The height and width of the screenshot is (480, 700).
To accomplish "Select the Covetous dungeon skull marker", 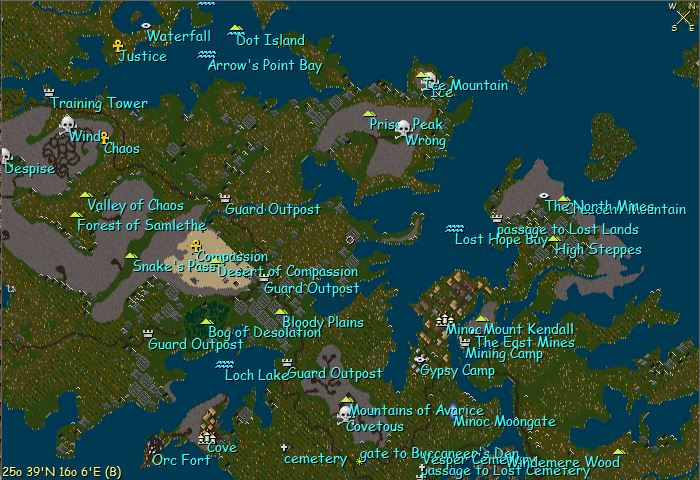I will pyautogui.click(x=345, y=413).
